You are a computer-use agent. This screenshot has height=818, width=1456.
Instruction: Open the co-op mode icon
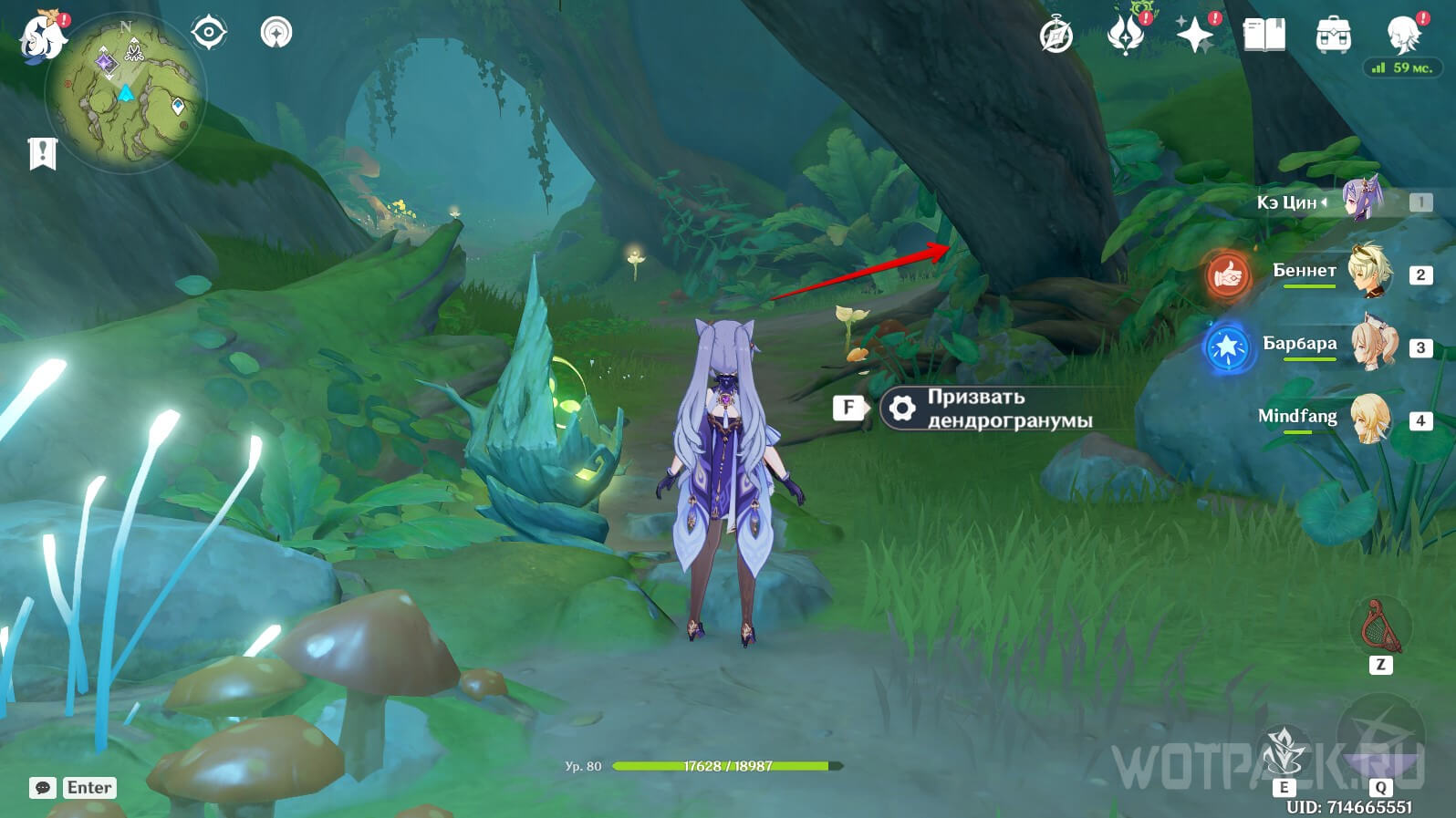point(276,33)
